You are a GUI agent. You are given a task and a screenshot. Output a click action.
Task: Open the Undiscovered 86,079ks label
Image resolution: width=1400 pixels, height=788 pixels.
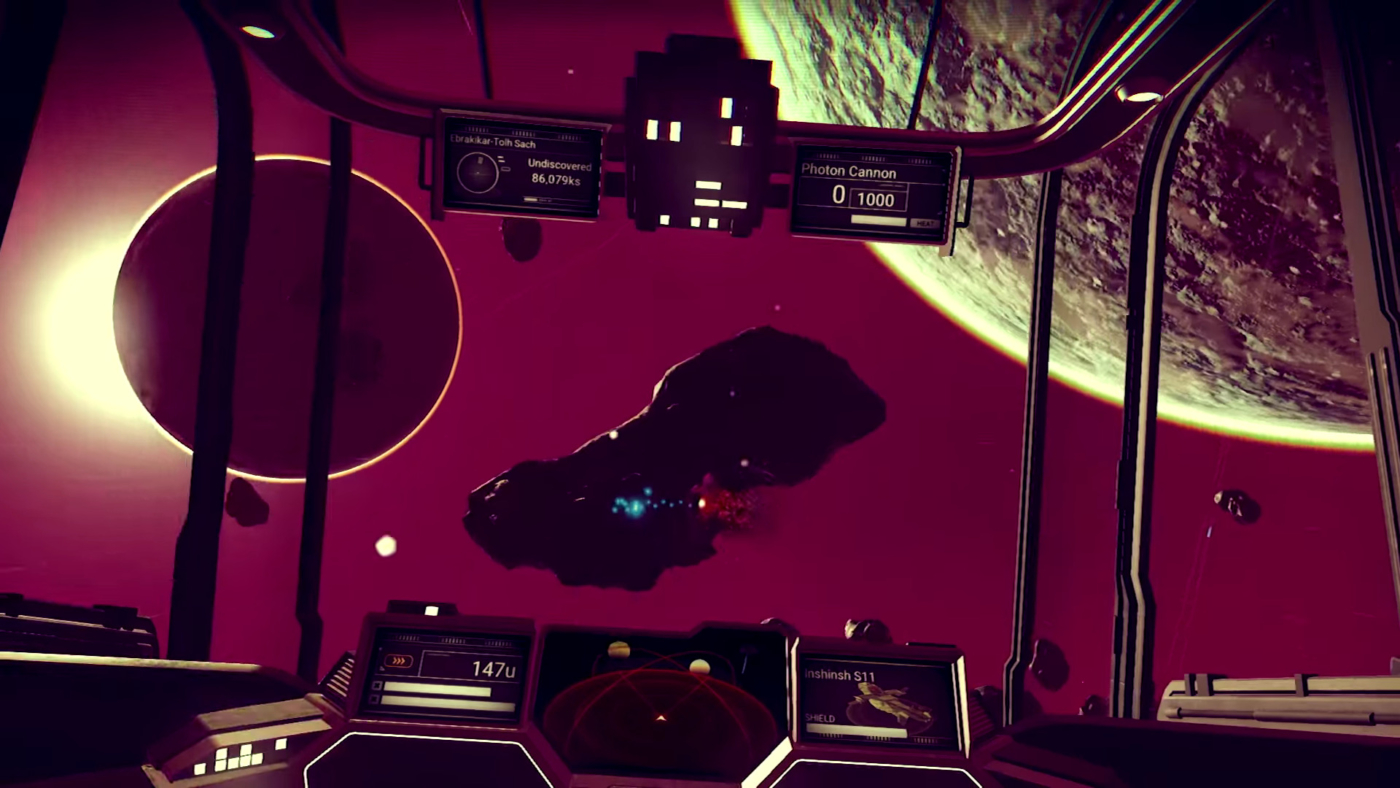point(558,170)
